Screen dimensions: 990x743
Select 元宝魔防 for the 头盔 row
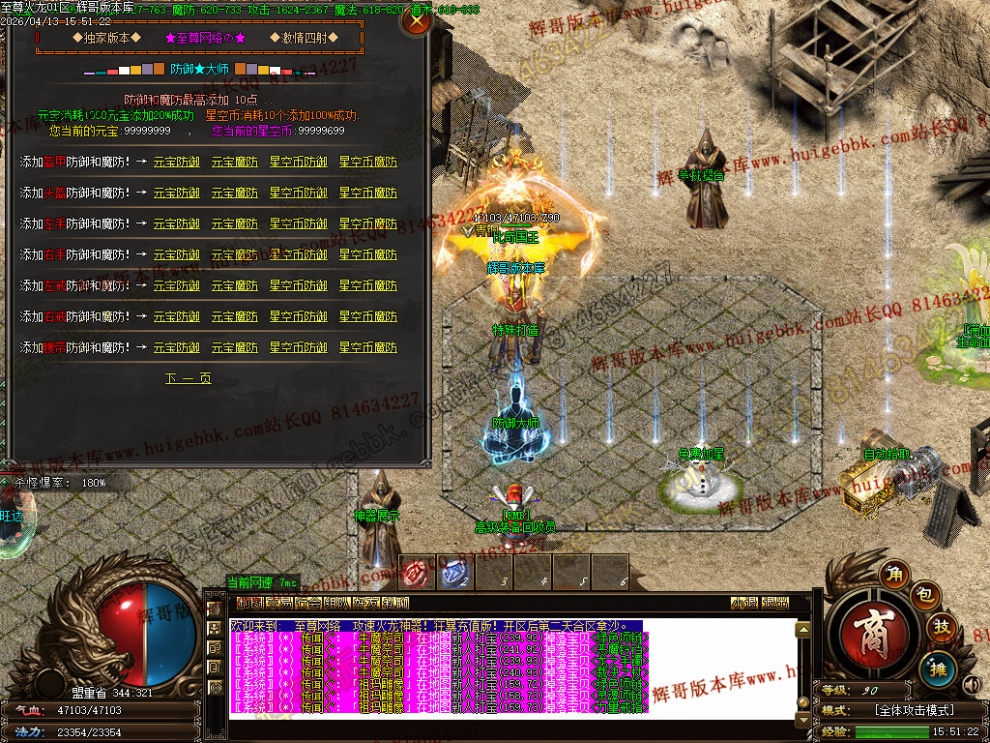(234, 193)
